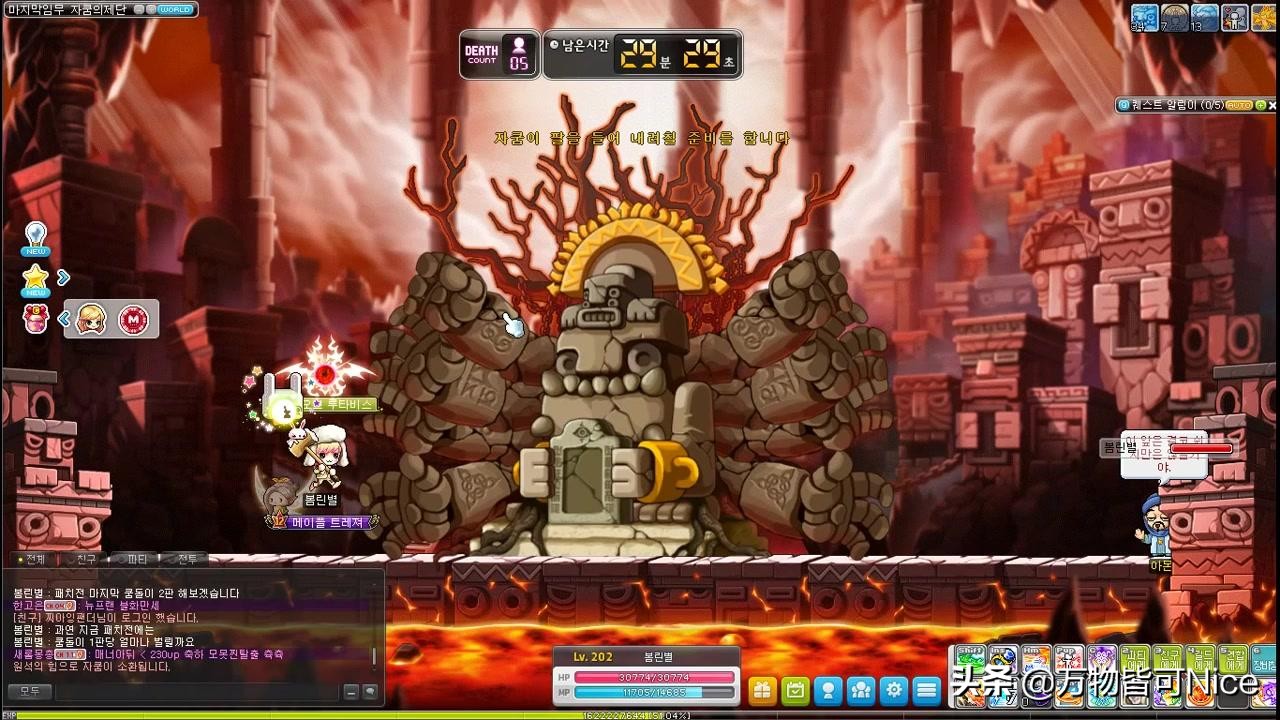Viewport: 1280px width, 720px height.
Task: Close the quest notifier panel
Action: coord(1272,105)
